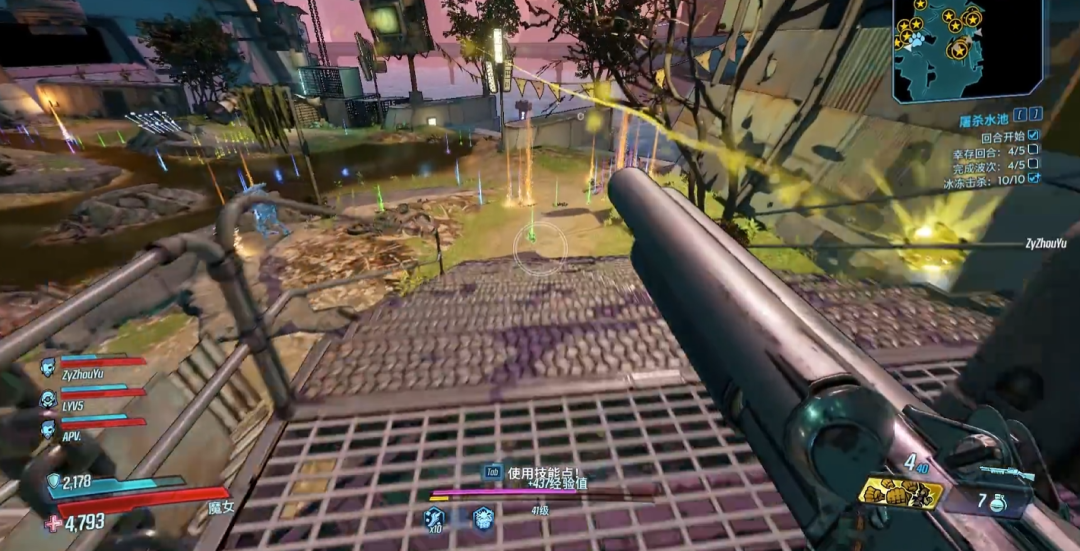Select the grenade count icon
Screen dimensions: 1080x551
pos(997,503)
